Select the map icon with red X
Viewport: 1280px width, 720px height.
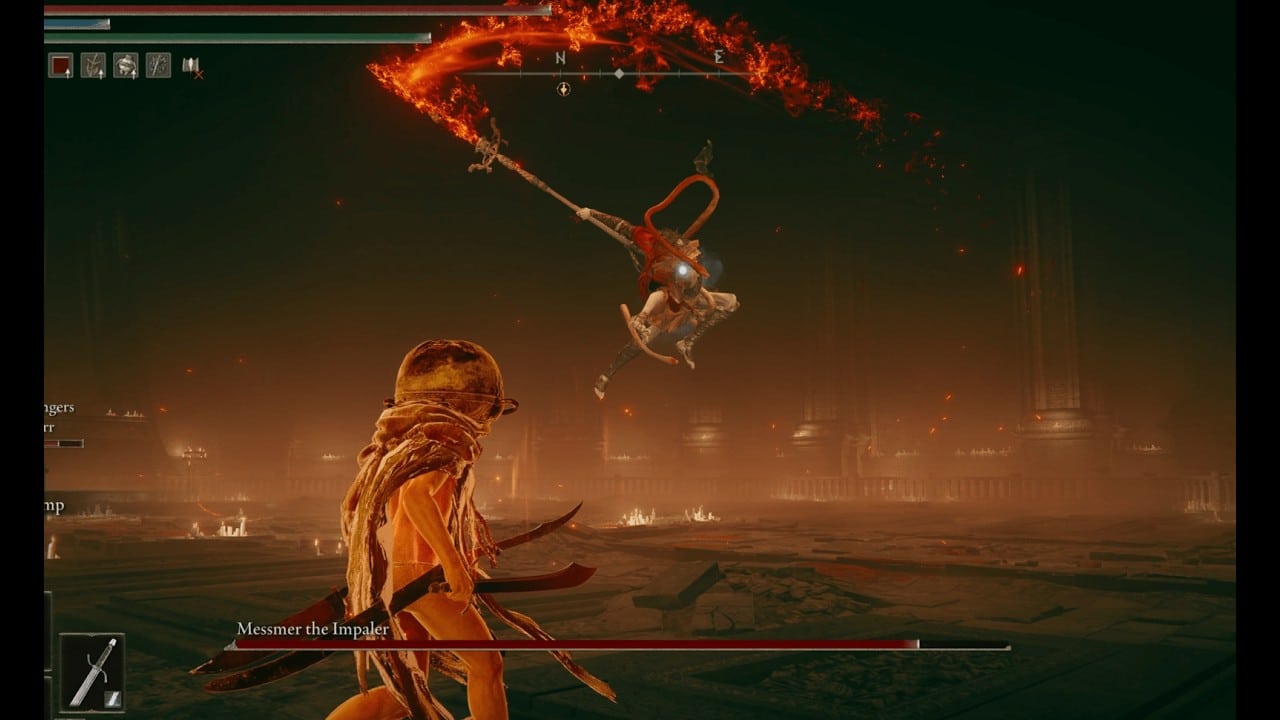(x=191, y=67)
